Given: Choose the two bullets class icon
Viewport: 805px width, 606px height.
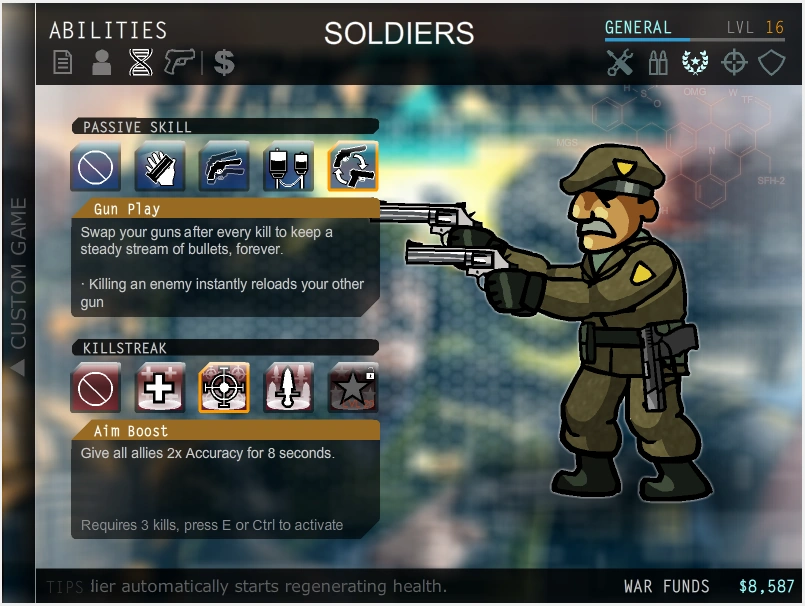Looking at the screenshot, I should point(658,63).
